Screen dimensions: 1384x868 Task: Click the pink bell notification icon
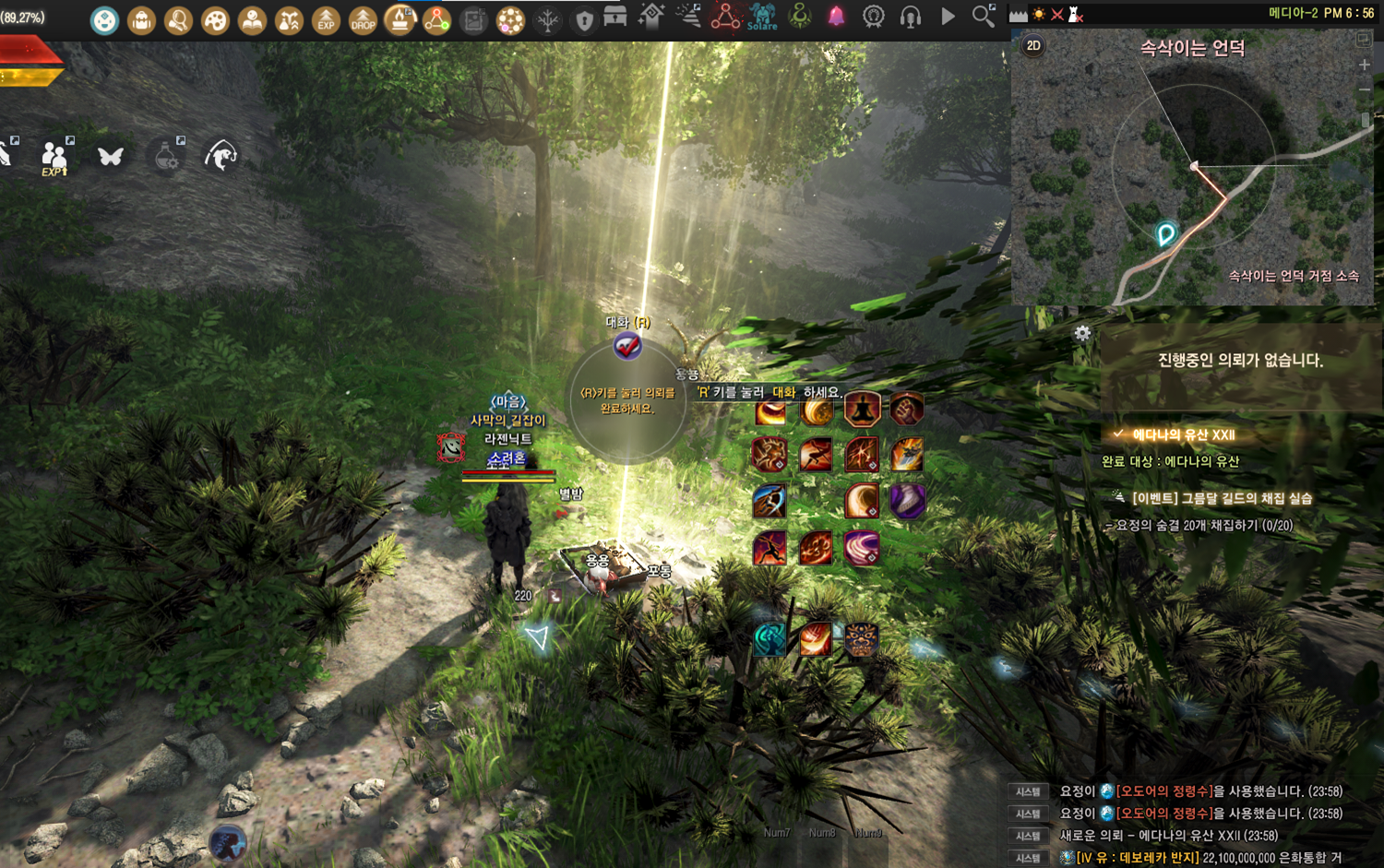[836, 17]
